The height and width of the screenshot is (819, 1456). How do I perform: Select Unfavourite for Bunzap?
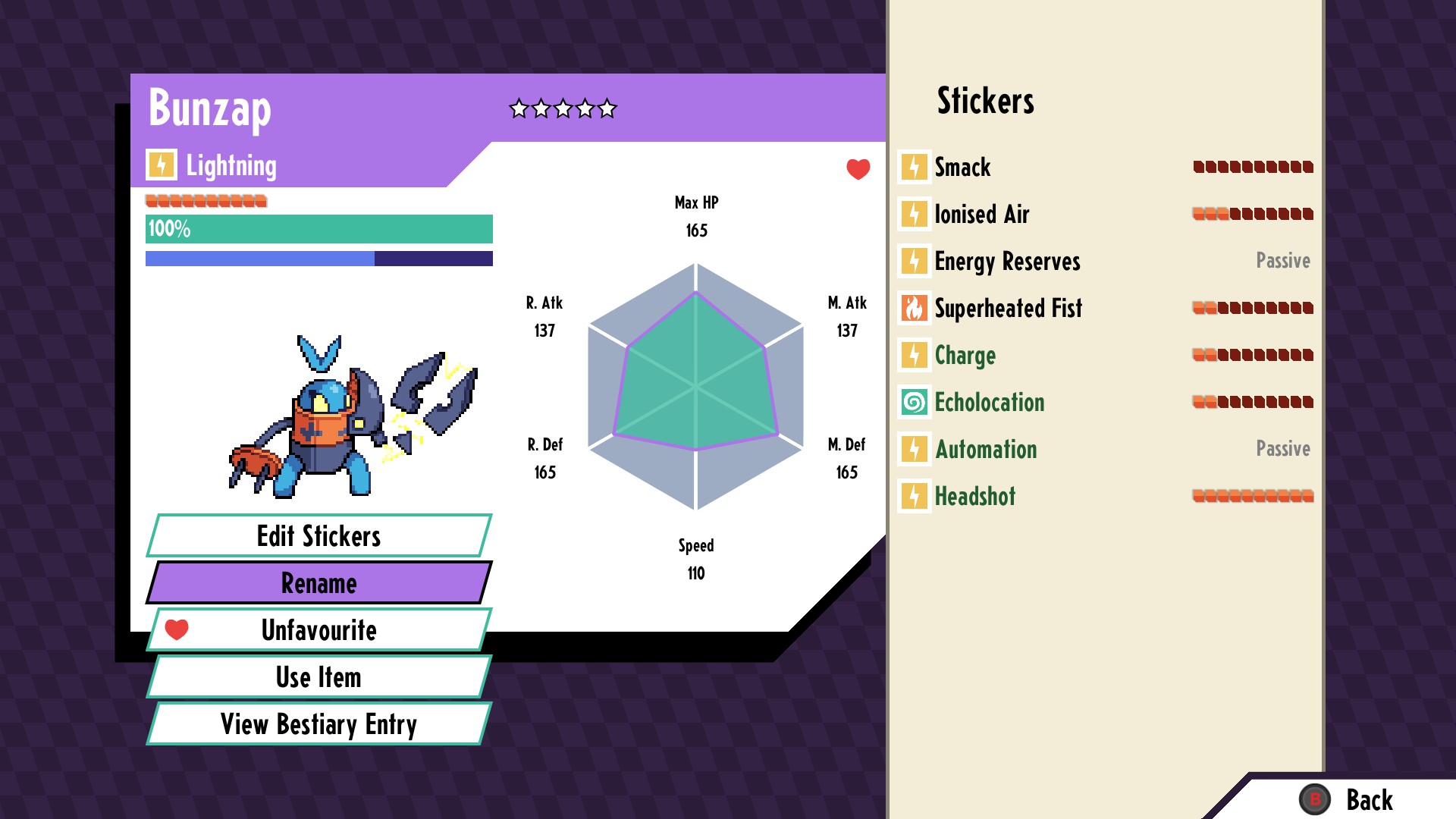(318, 630)
